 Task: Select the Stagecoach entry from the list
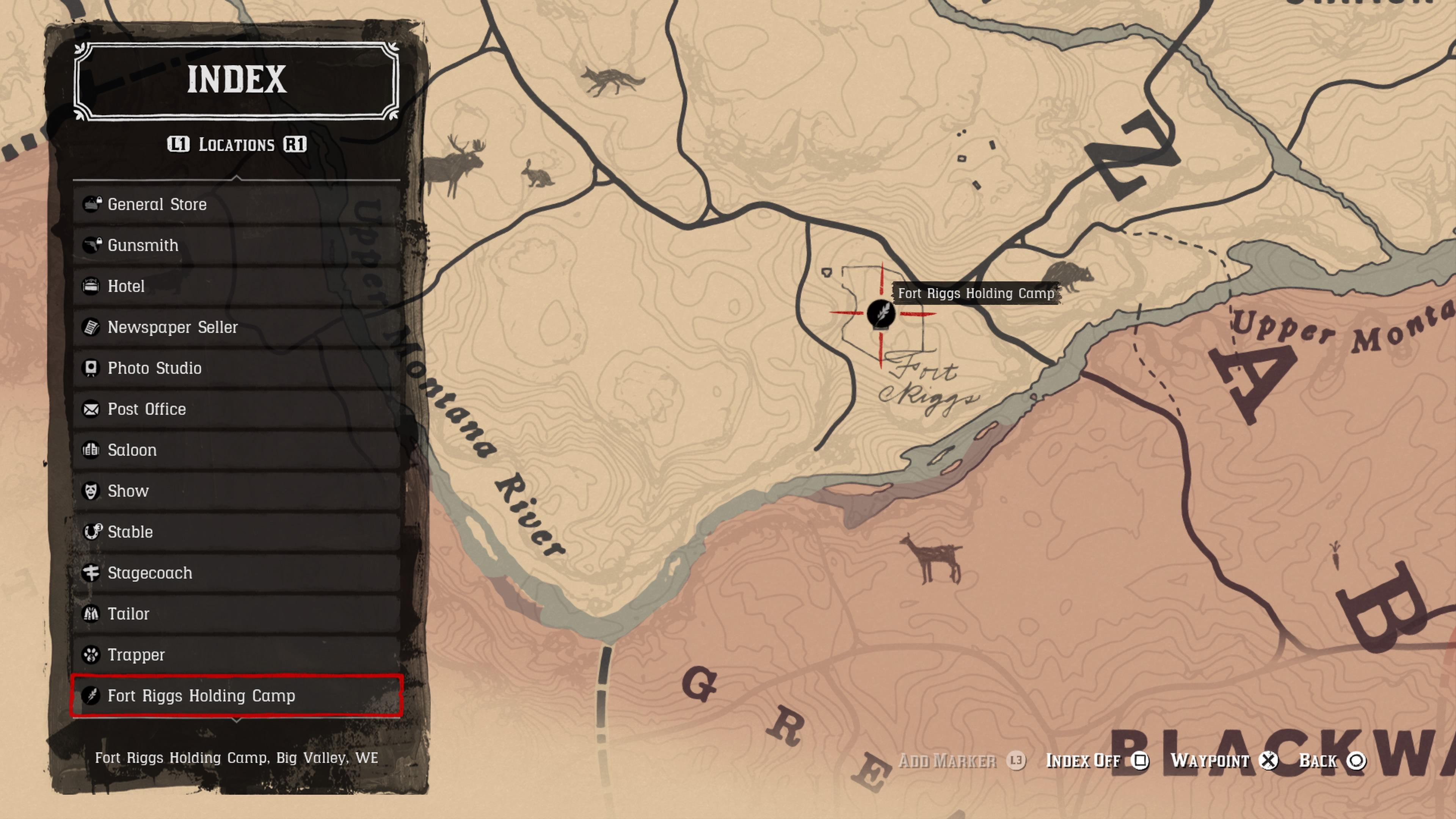[149, 573]
